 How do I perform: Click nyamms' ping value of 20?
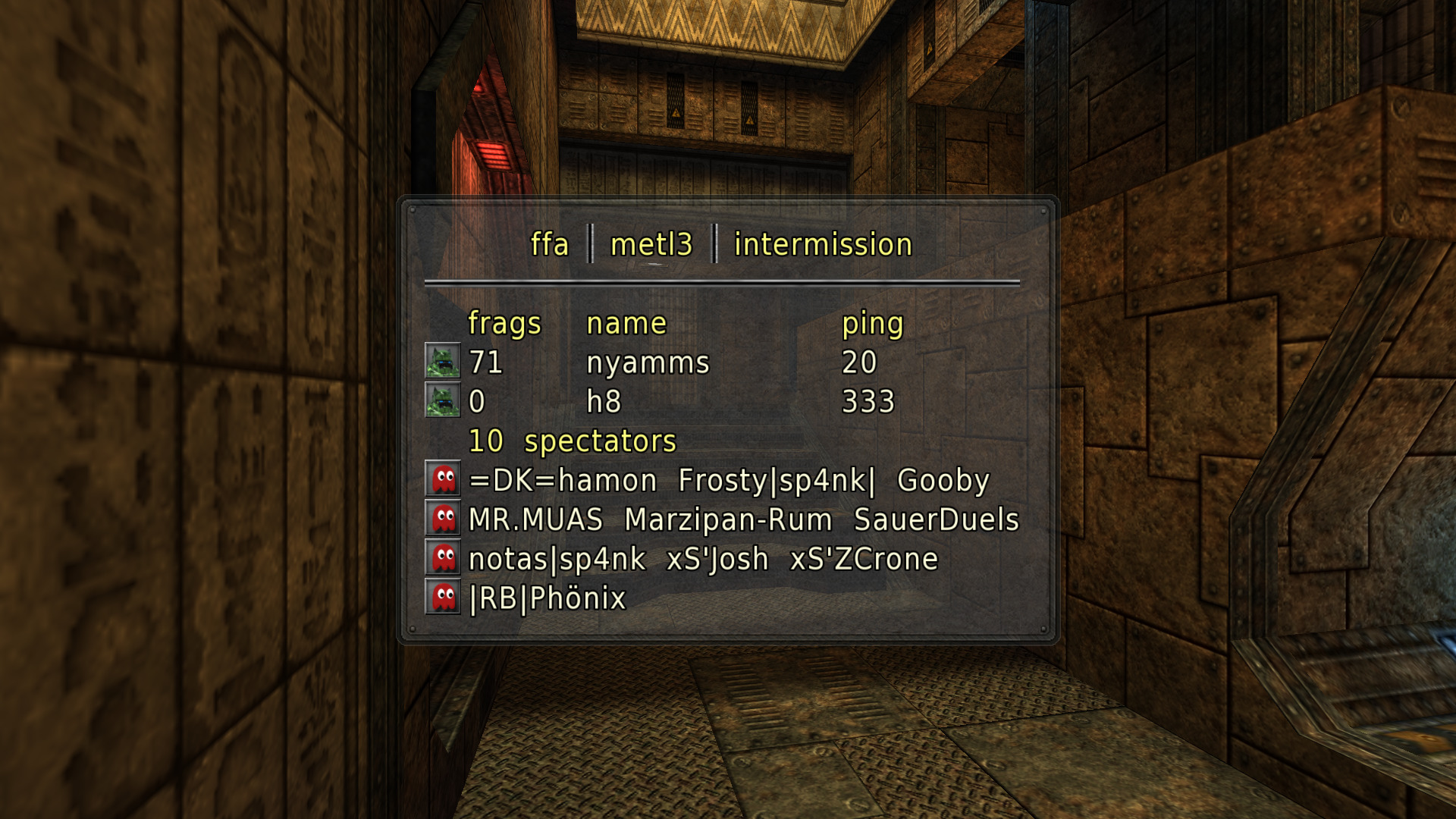coord(862,363)
